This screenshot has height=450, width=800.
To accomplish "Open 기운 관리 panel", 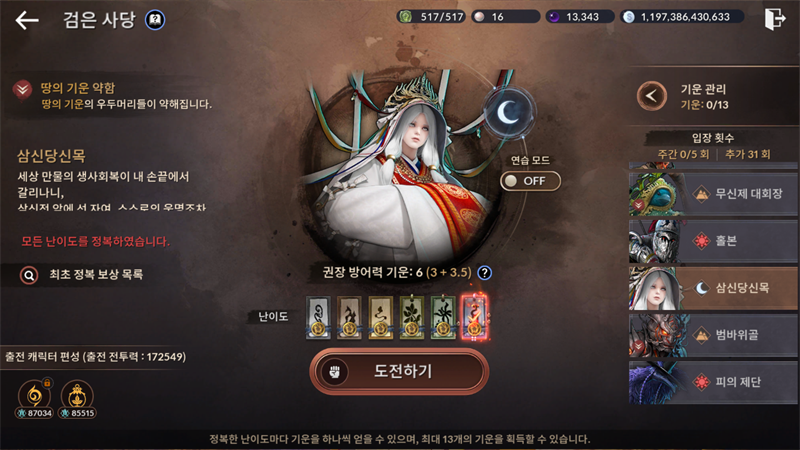I will click(653, 95).
